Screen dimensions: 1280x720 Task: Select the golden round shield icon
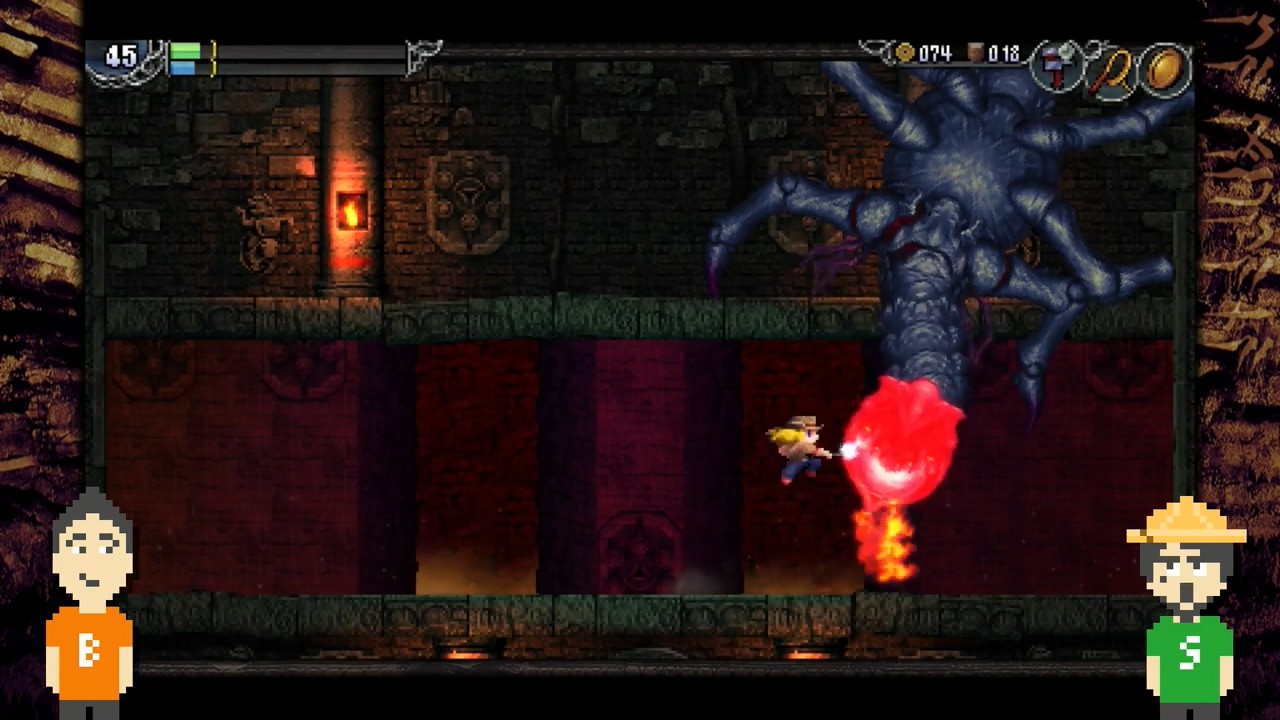tap(1166, 70)
